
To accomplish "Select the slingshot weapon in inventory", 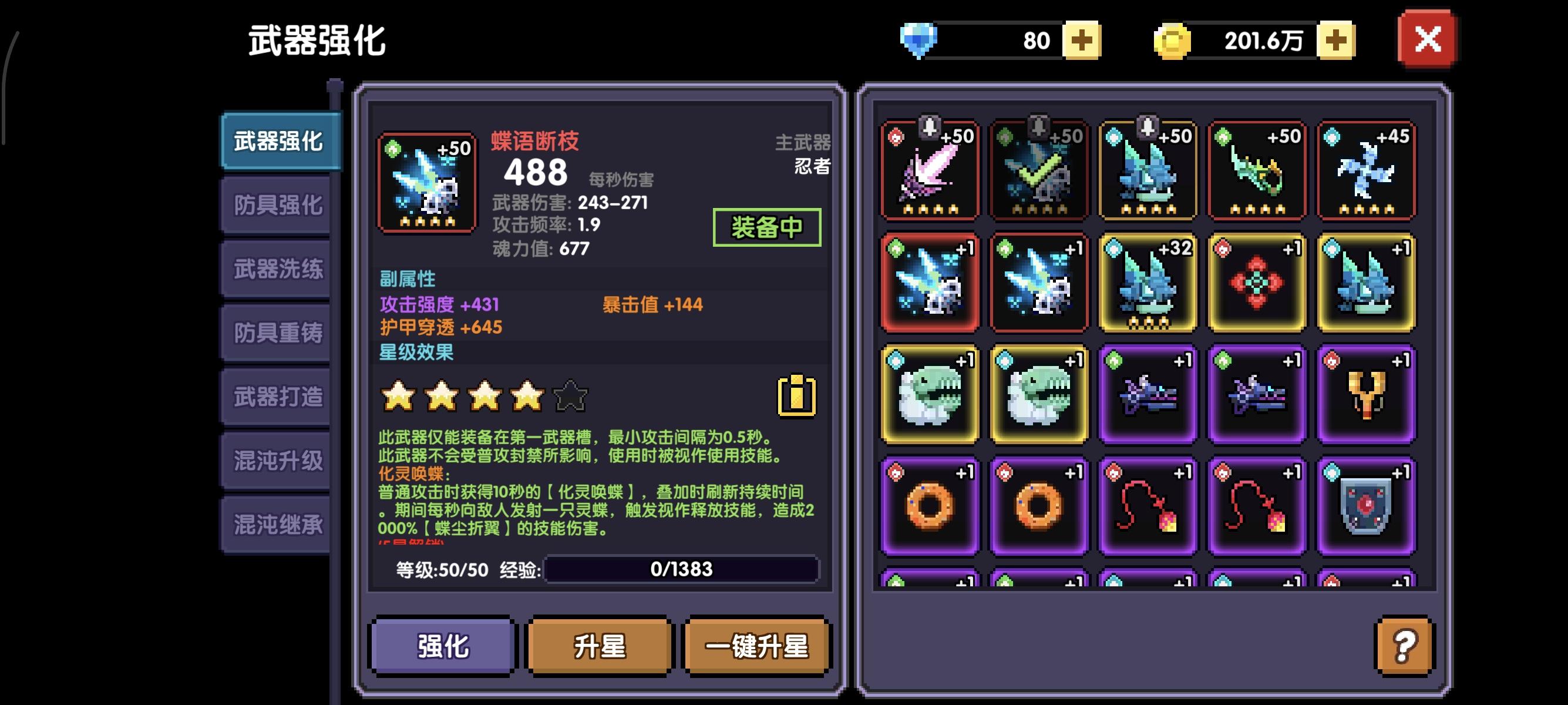I will [x=1366, y=393].
